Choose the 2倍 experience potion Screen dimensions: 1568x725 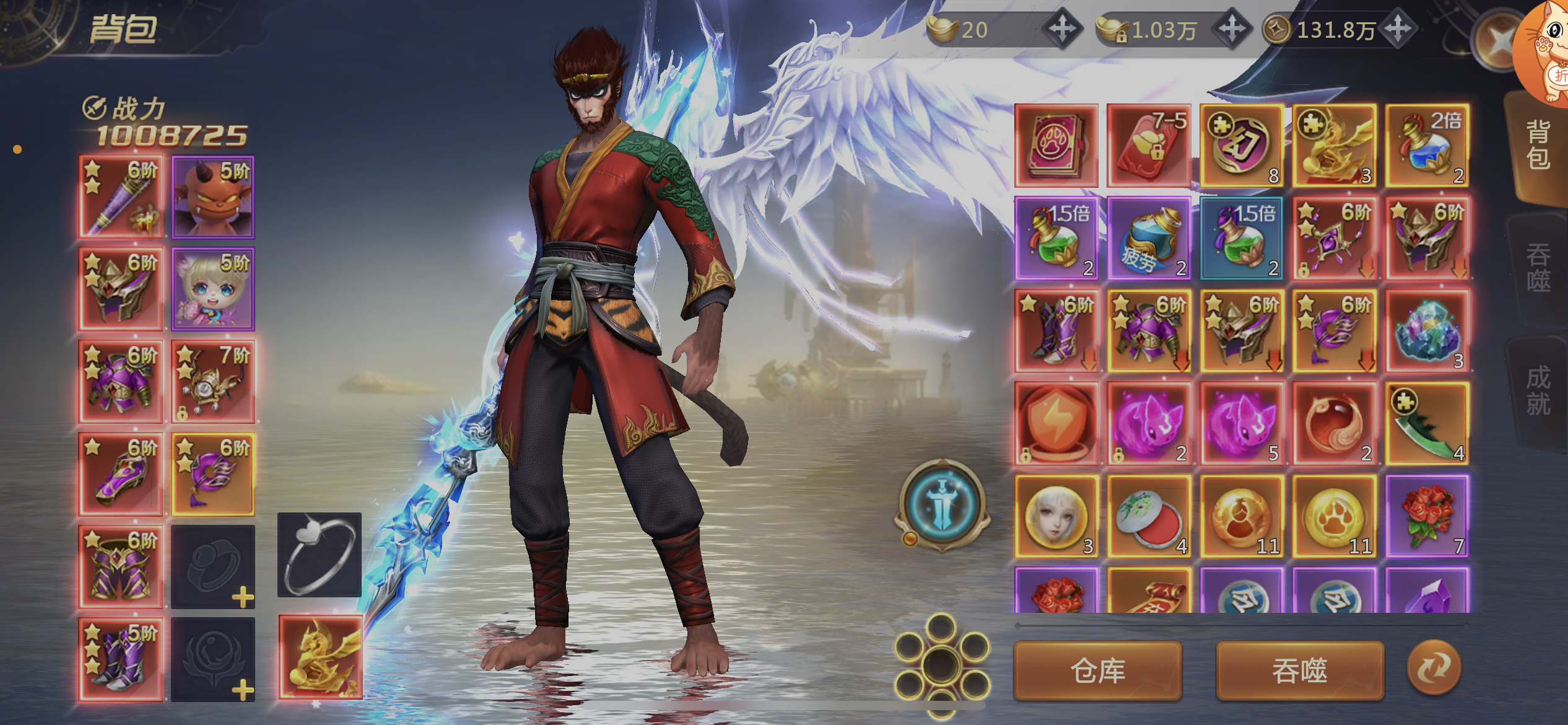(x=1427, y=146)
